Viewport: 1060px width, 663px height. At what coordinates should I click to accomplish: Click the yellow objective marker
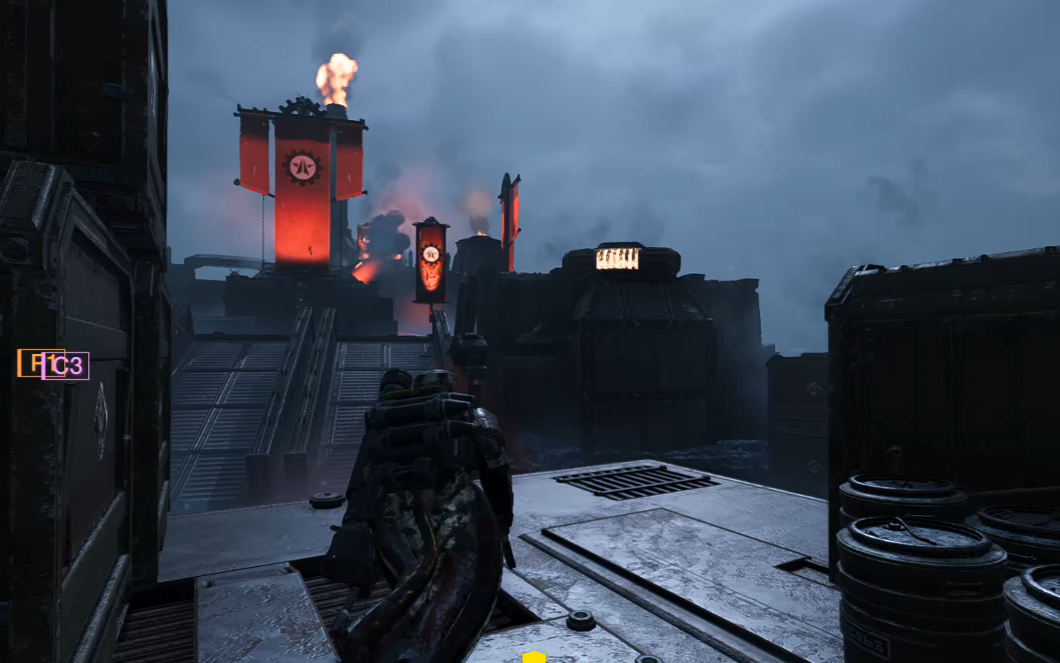tap(535, 657)
